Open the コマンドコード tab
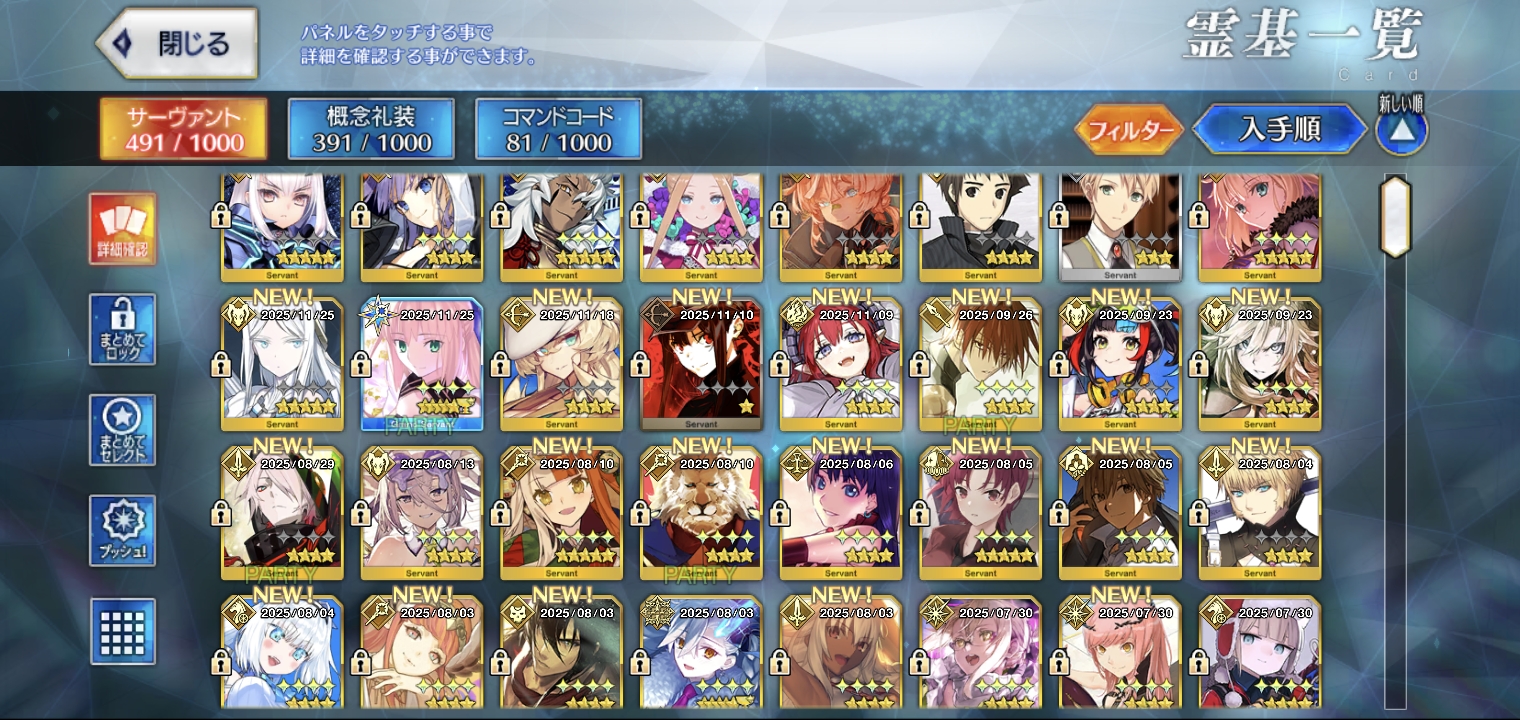 point(558,129)
